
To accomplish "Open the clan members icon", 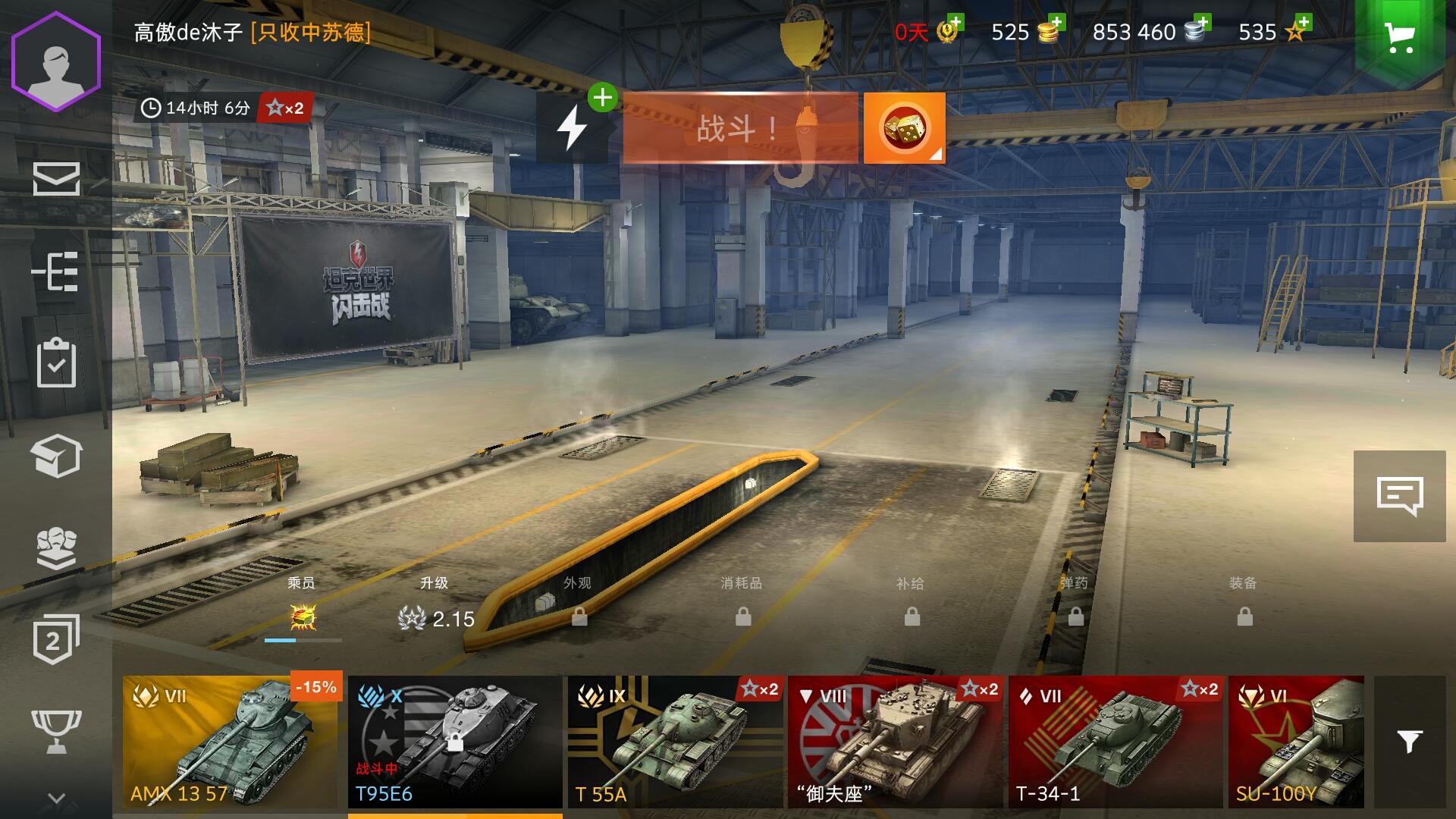I will point(58,548).
